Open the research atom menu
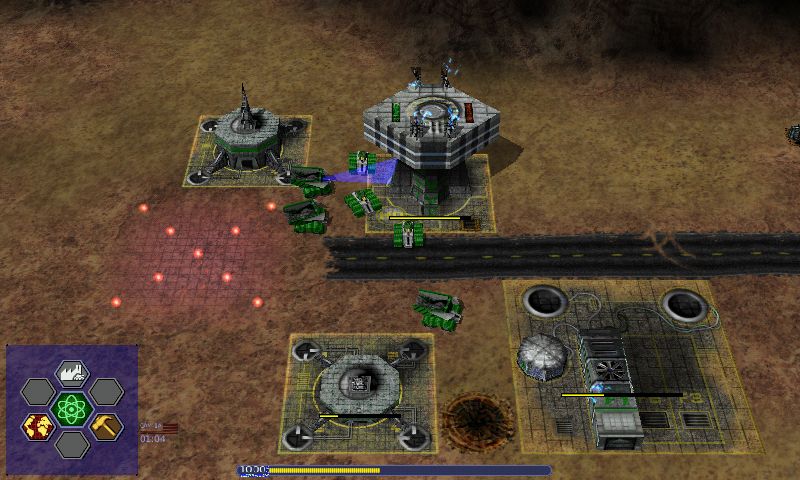The height and width of the screenshot is (480, 800). click(71, 408)
